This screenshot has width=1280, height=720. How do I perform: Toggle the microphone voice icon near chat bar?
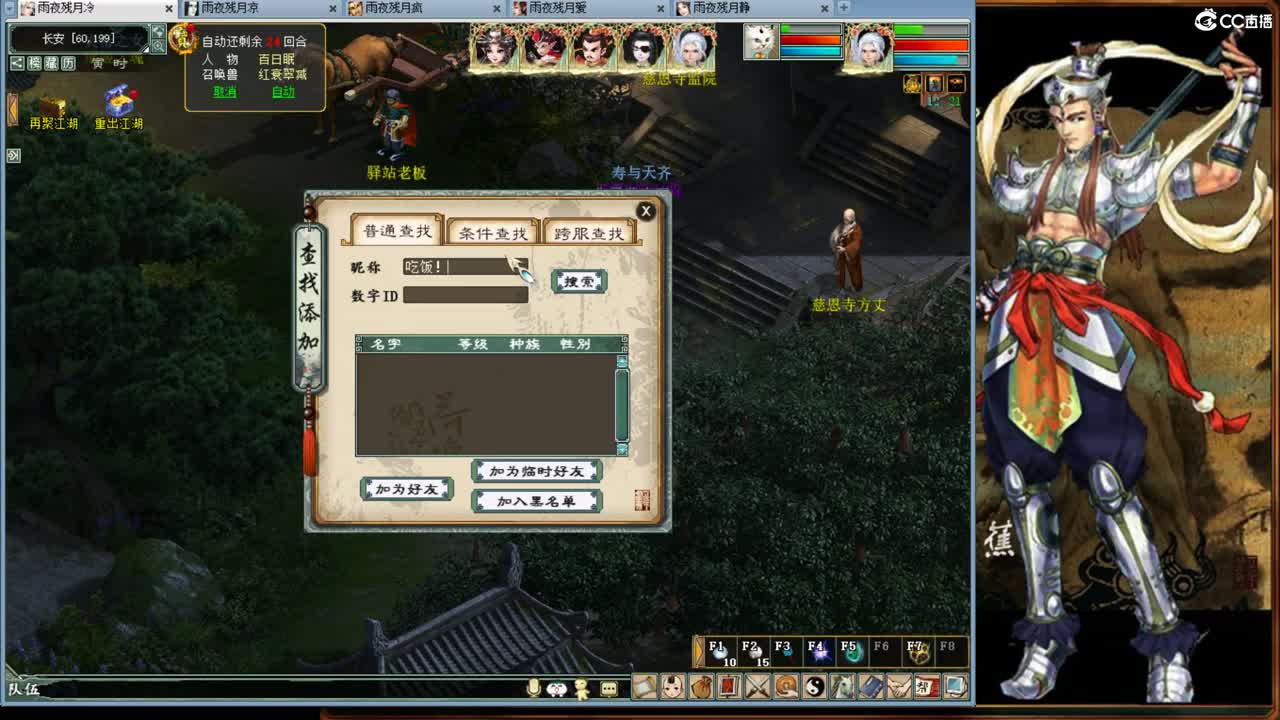point(534,688)
